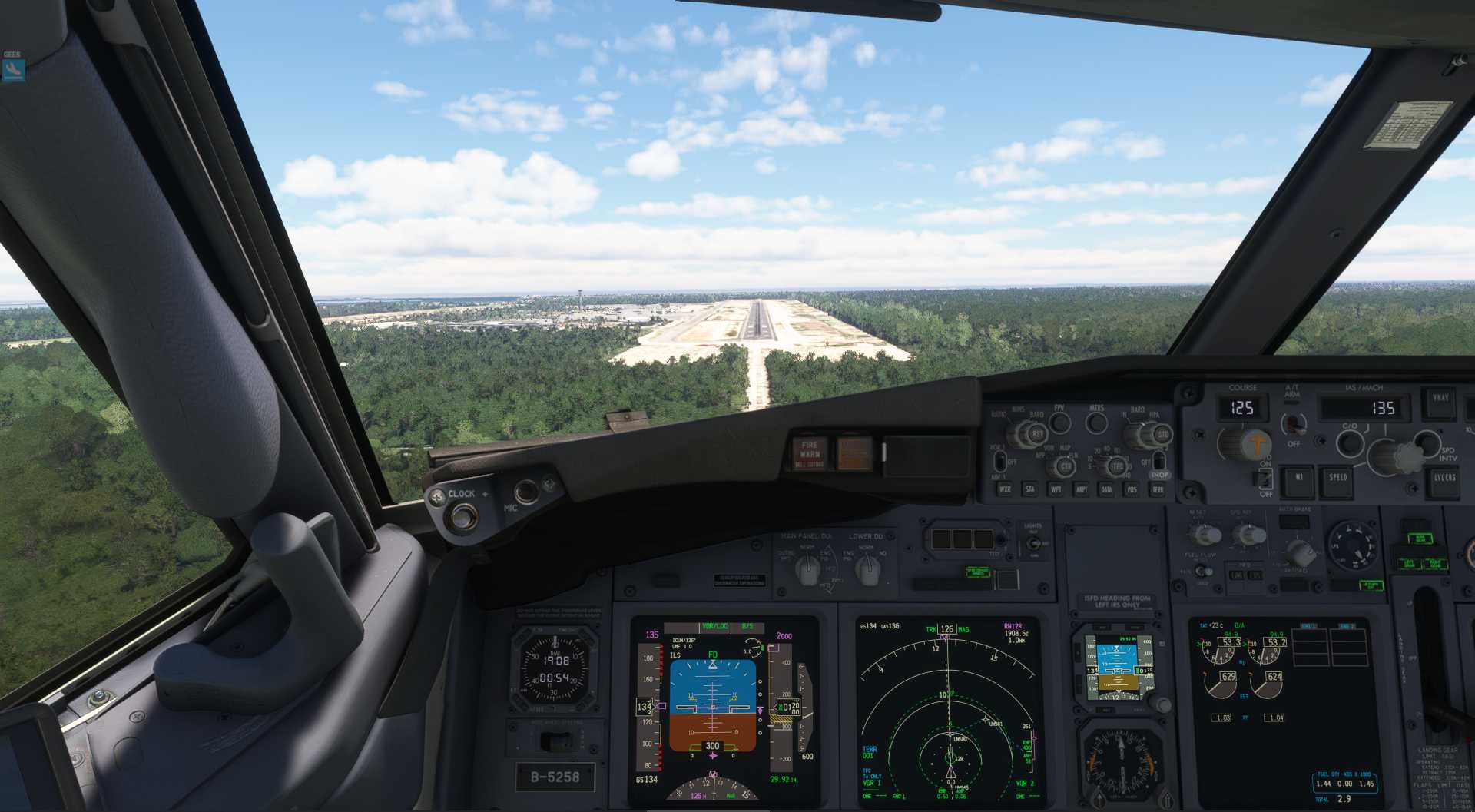1475x812 pixels.
Task: Click the GEES landing overlay icon
Action: [x=13, y=70]
